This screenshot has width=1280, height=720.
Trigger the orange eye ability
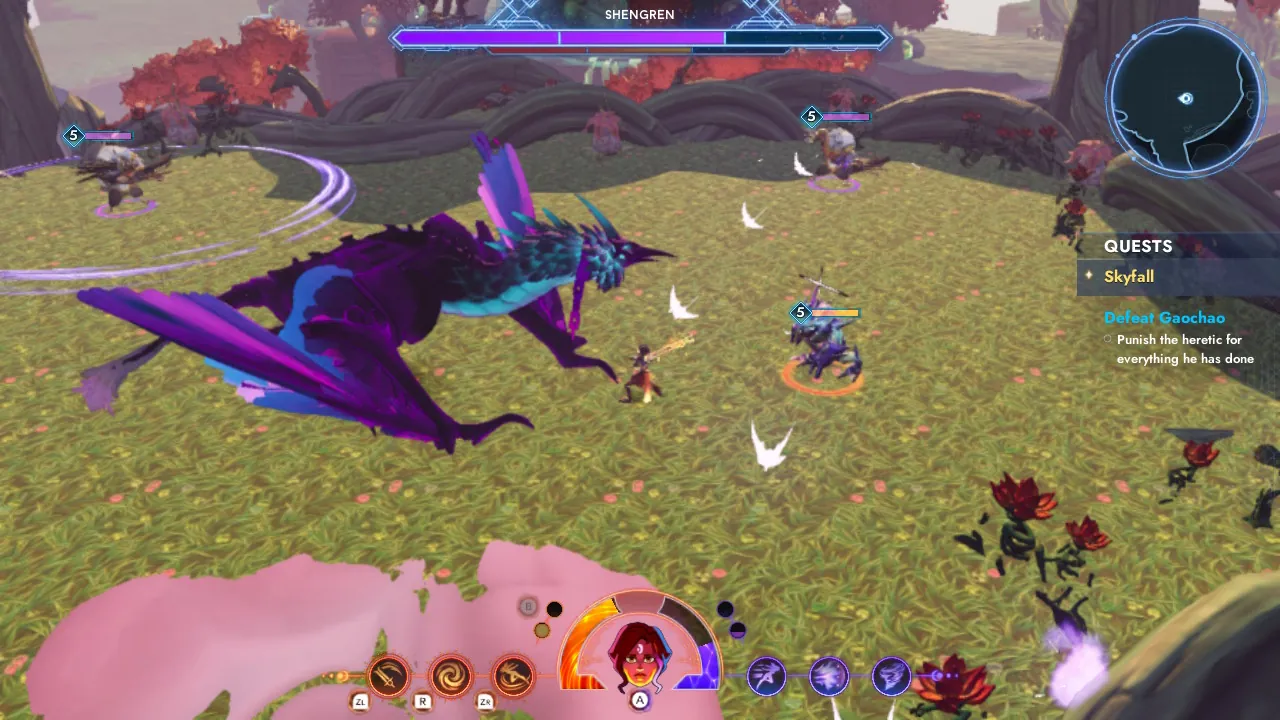point(512,676)
